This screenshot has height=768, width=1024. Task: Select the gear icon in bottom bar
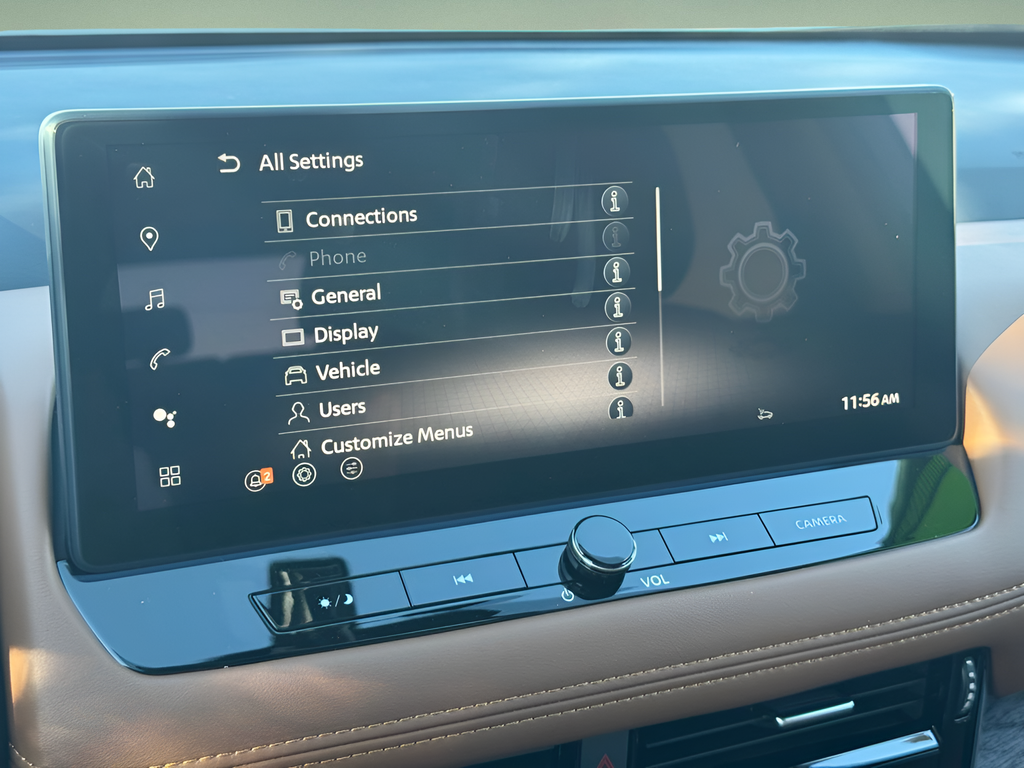(x=304, y=475)
